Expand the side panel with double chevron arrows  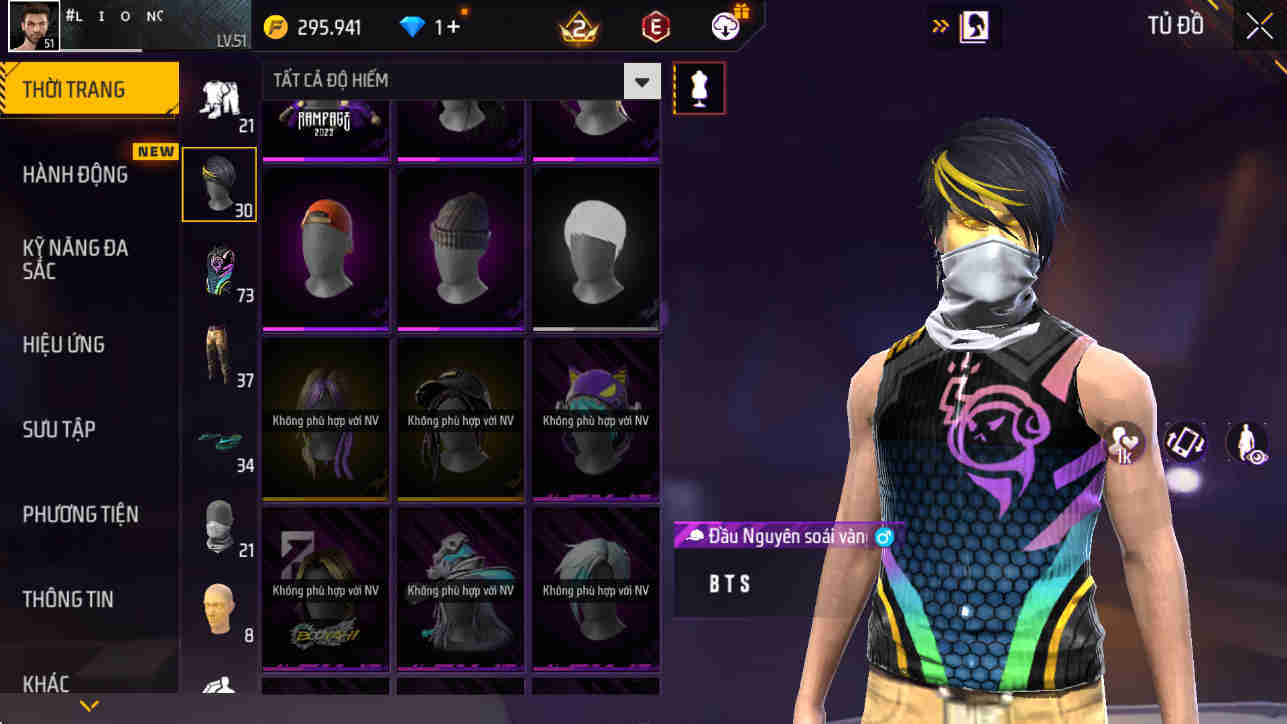941,26
